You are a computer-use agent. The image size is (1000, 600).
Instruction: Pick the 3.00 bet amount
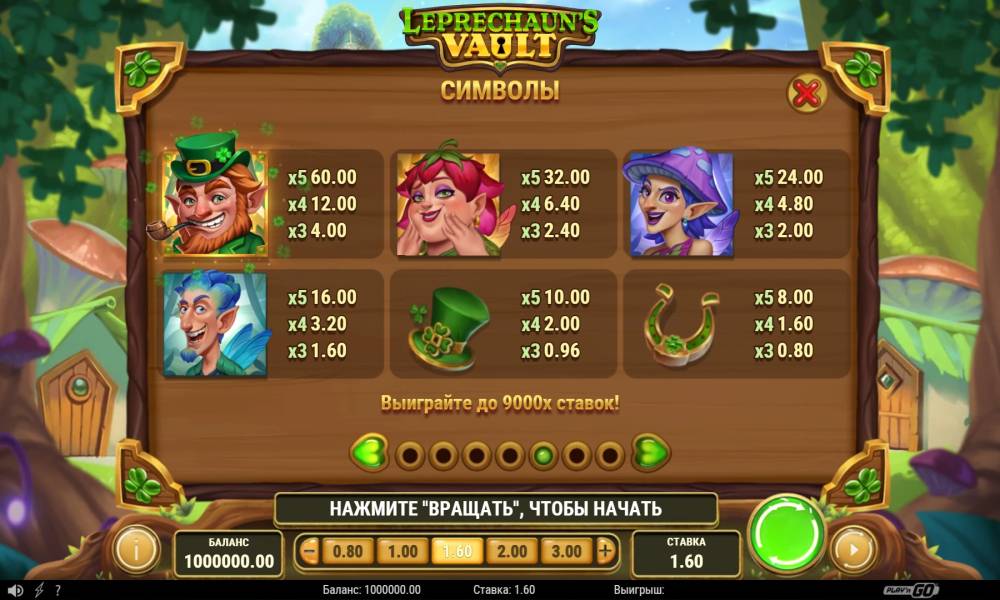(566, 550)
